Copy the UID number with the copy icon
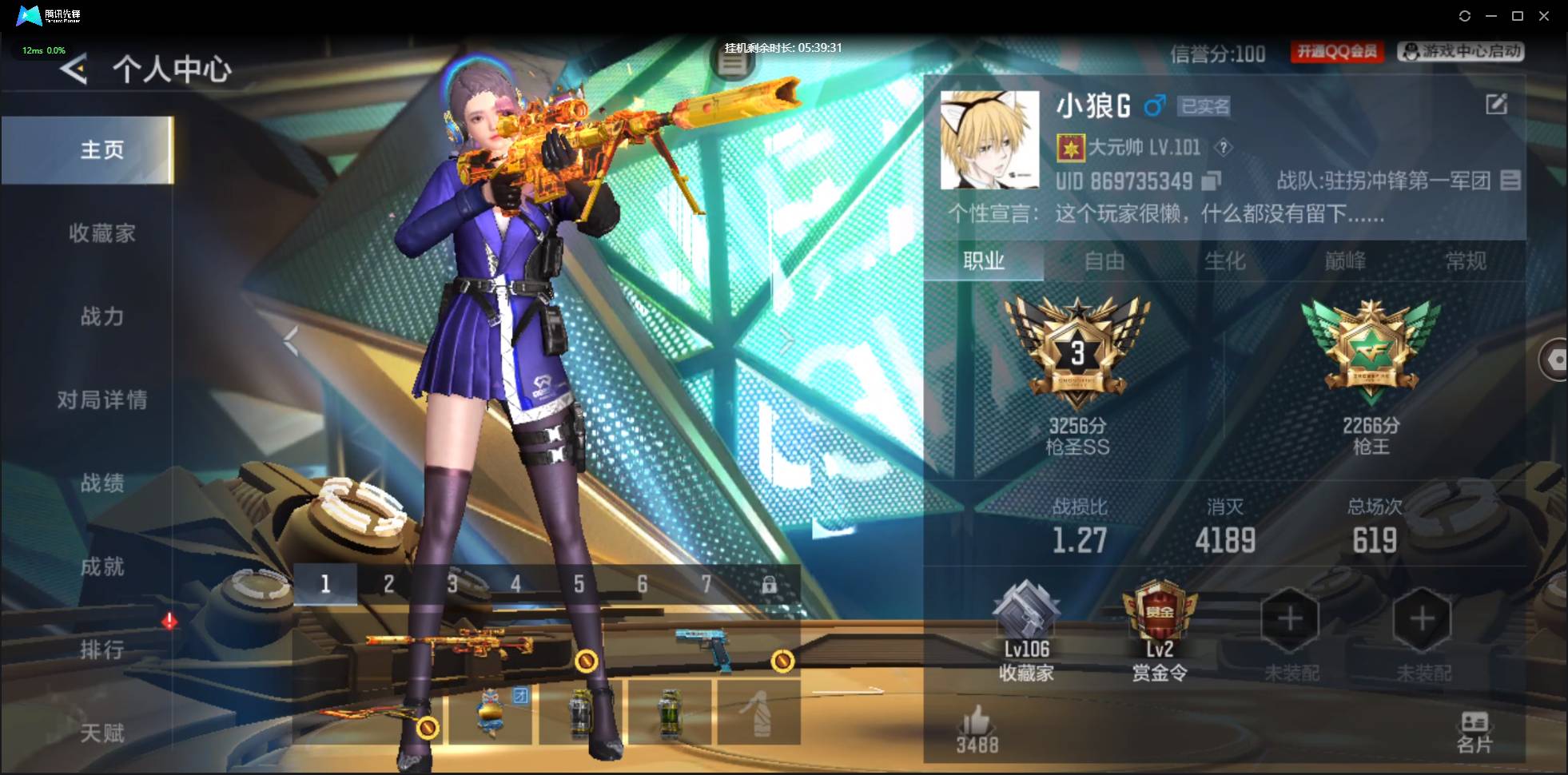The image size is (1568, 775). pos(1212,181)
